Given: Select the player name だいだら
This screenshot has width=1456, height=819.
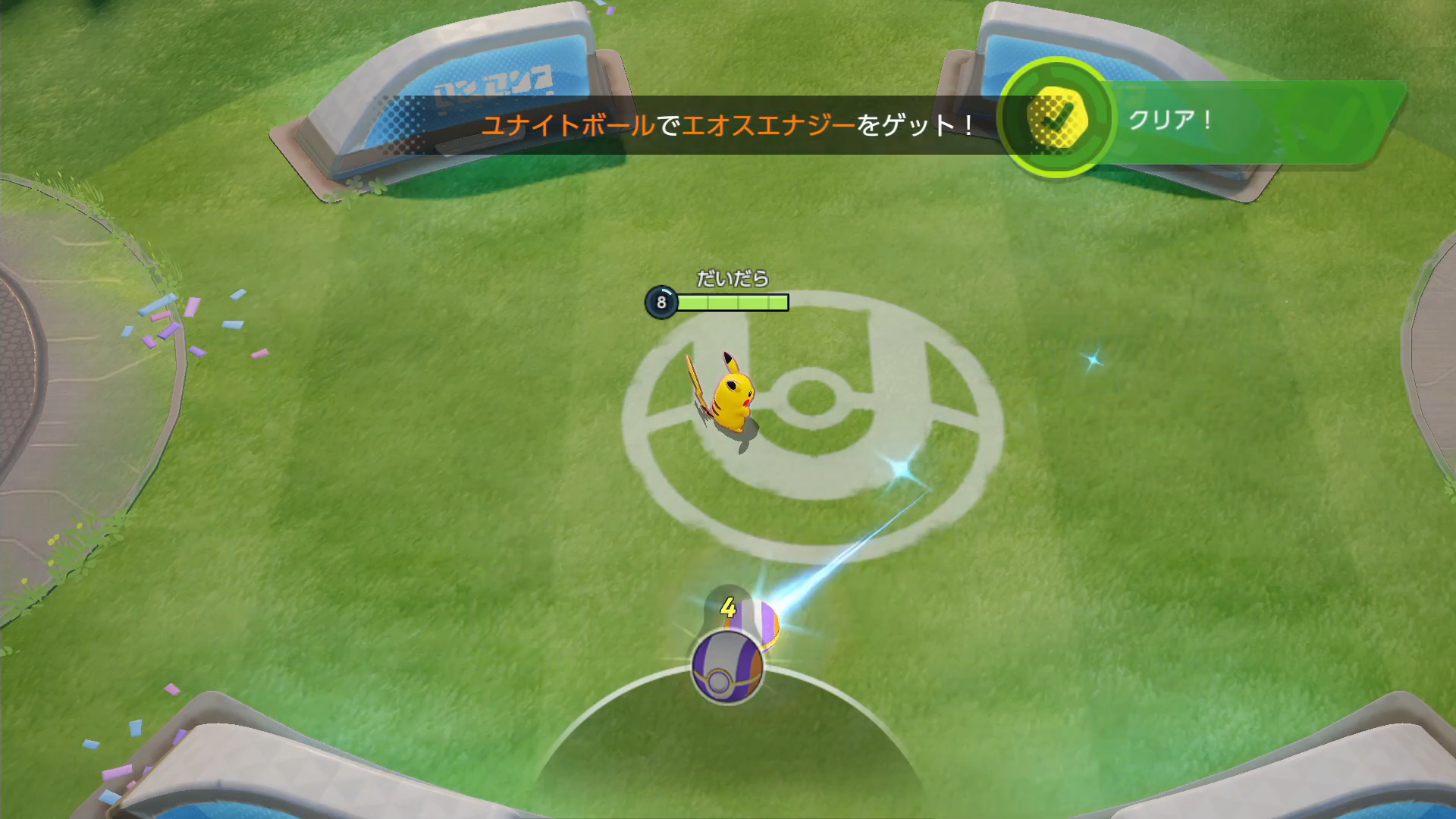Looking at the screenshot, I should (x=730, y=278).
